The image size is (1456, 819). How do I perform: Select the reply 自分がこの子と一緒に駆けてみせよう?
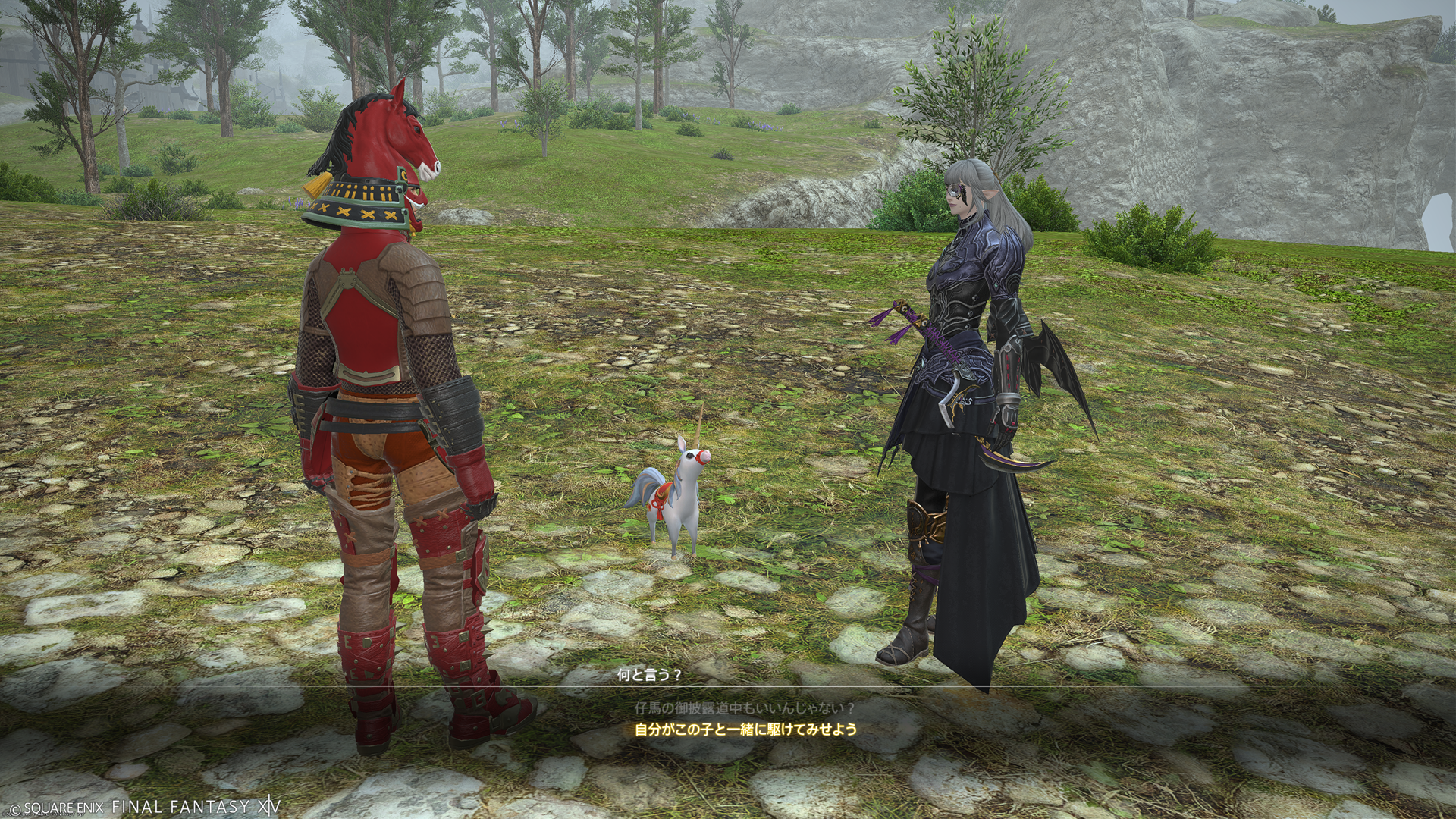[x=745, y=730]
